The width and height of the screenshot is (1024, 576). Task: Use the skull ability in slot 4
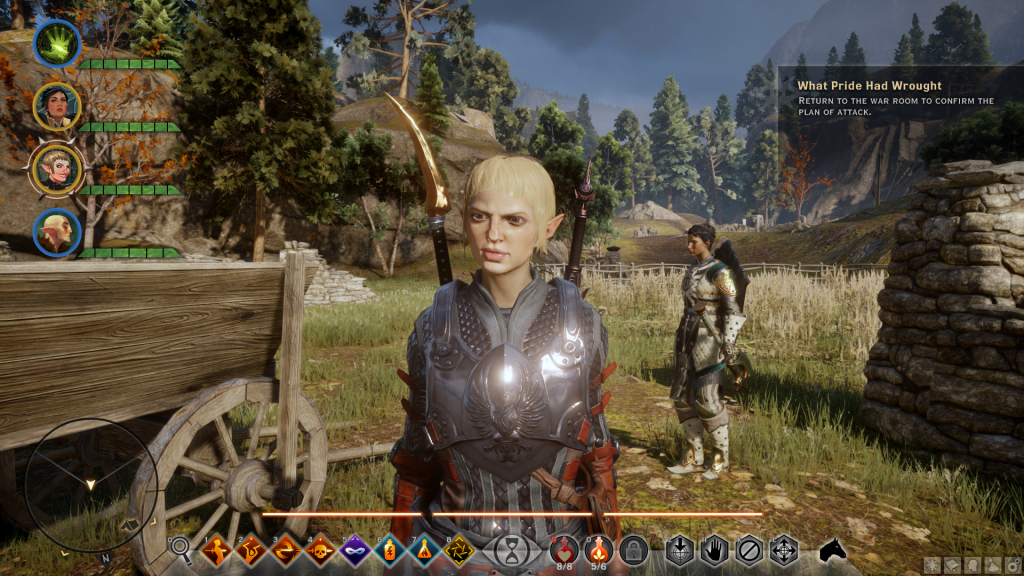click(320, 549)
